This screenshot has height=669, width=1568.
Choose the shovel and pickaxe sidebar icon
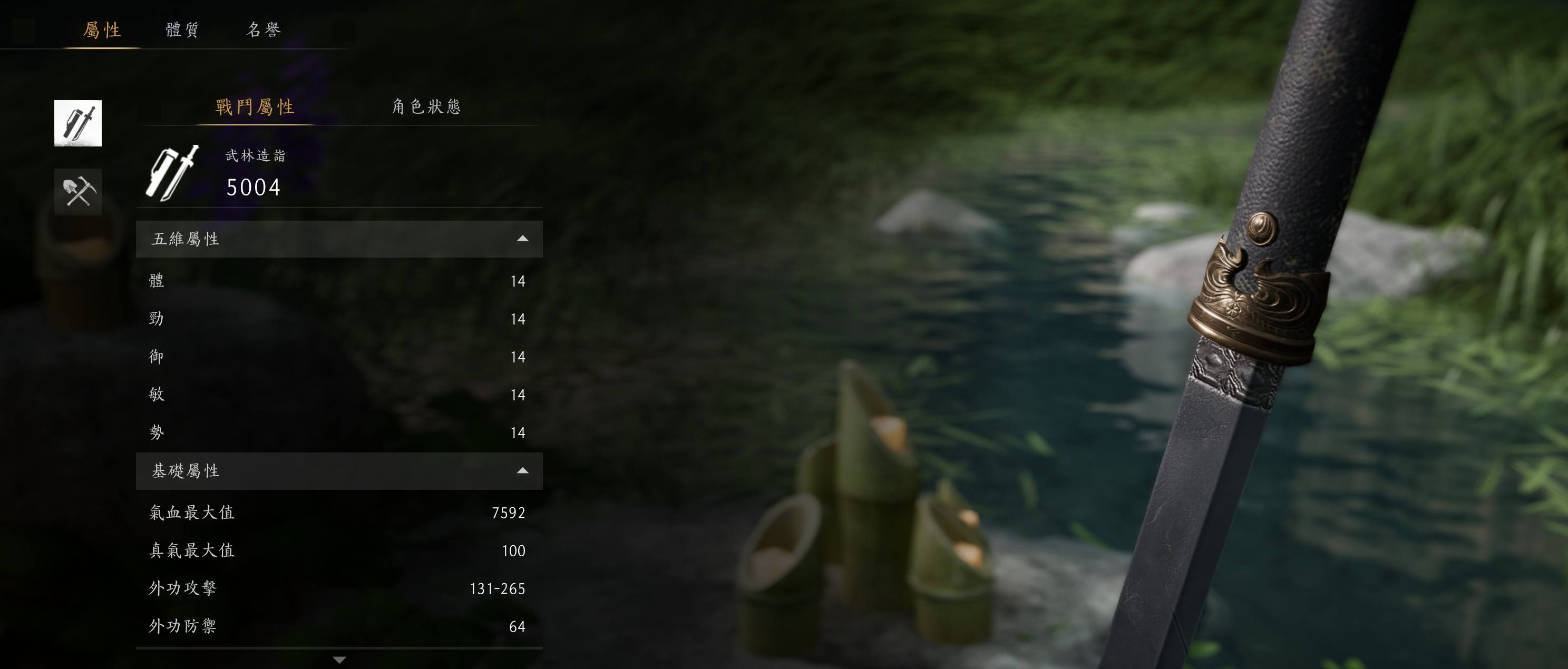click(78, 192)
